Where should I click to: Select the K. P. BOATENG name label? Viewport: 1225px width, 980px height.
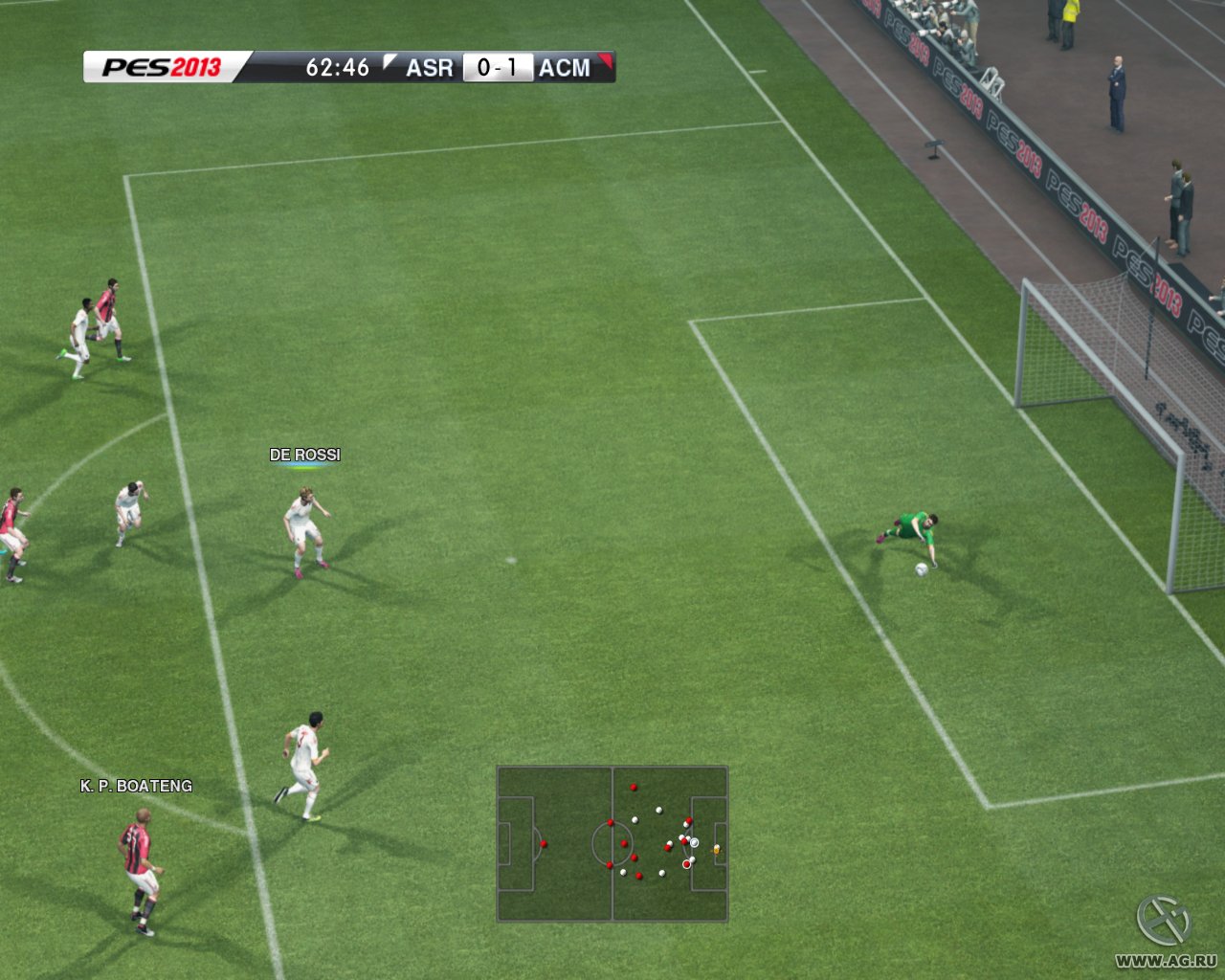click(x=136, y=786)
